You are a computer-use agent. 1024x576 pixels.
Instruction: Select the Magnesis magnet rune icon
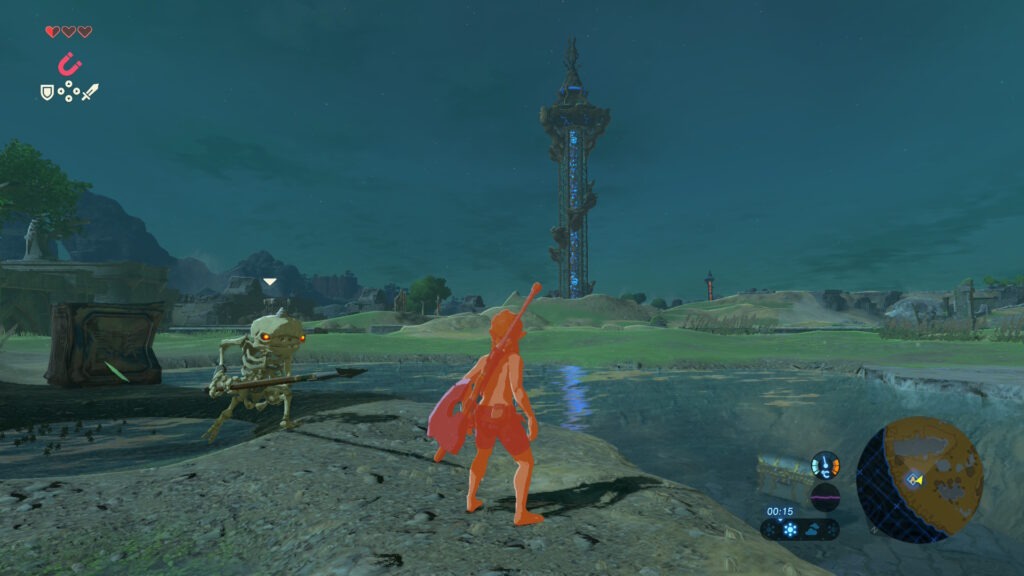coord(69,65)
